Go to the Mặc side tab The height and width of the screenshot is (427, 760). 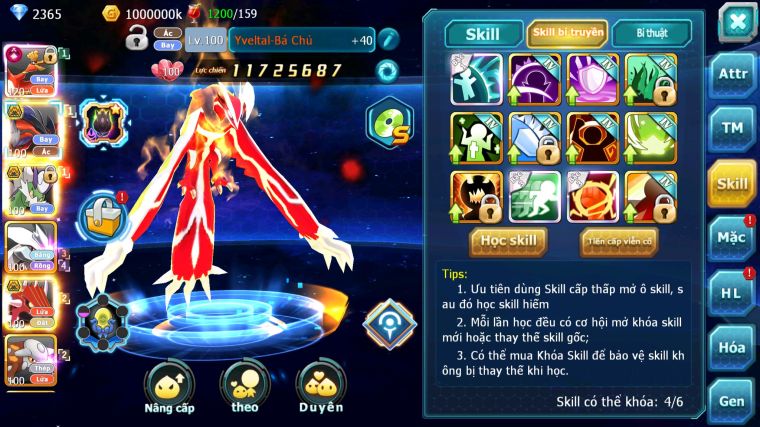(732, 238)
